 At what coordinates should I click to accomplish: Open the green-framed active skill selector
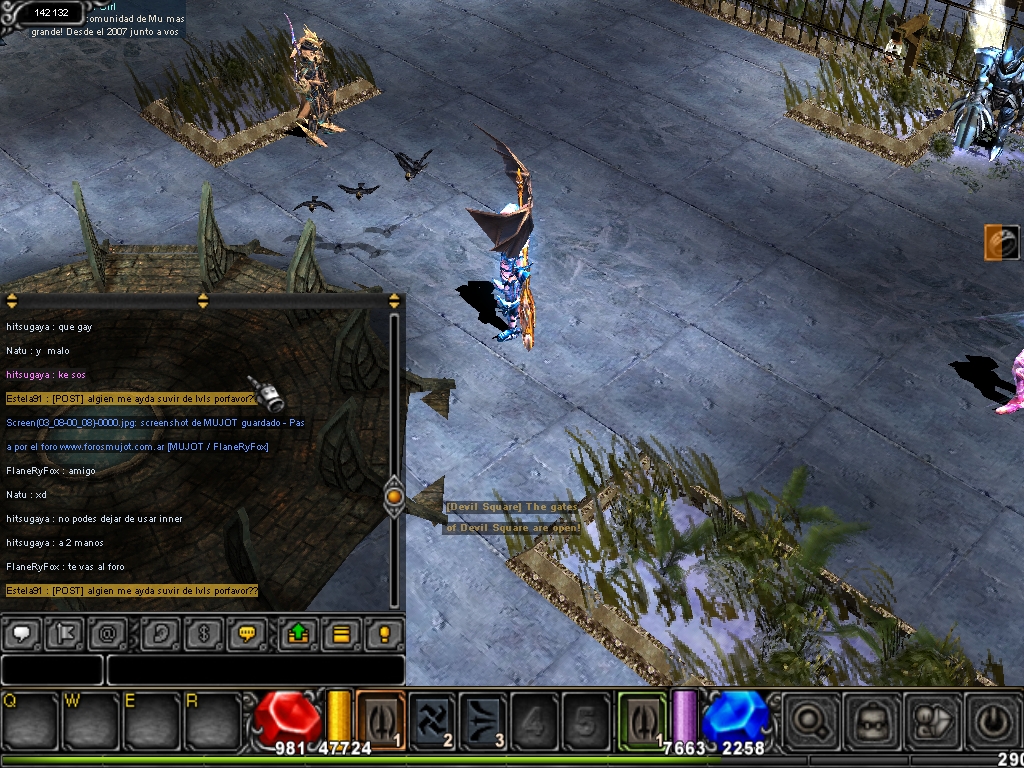(642, 717)
